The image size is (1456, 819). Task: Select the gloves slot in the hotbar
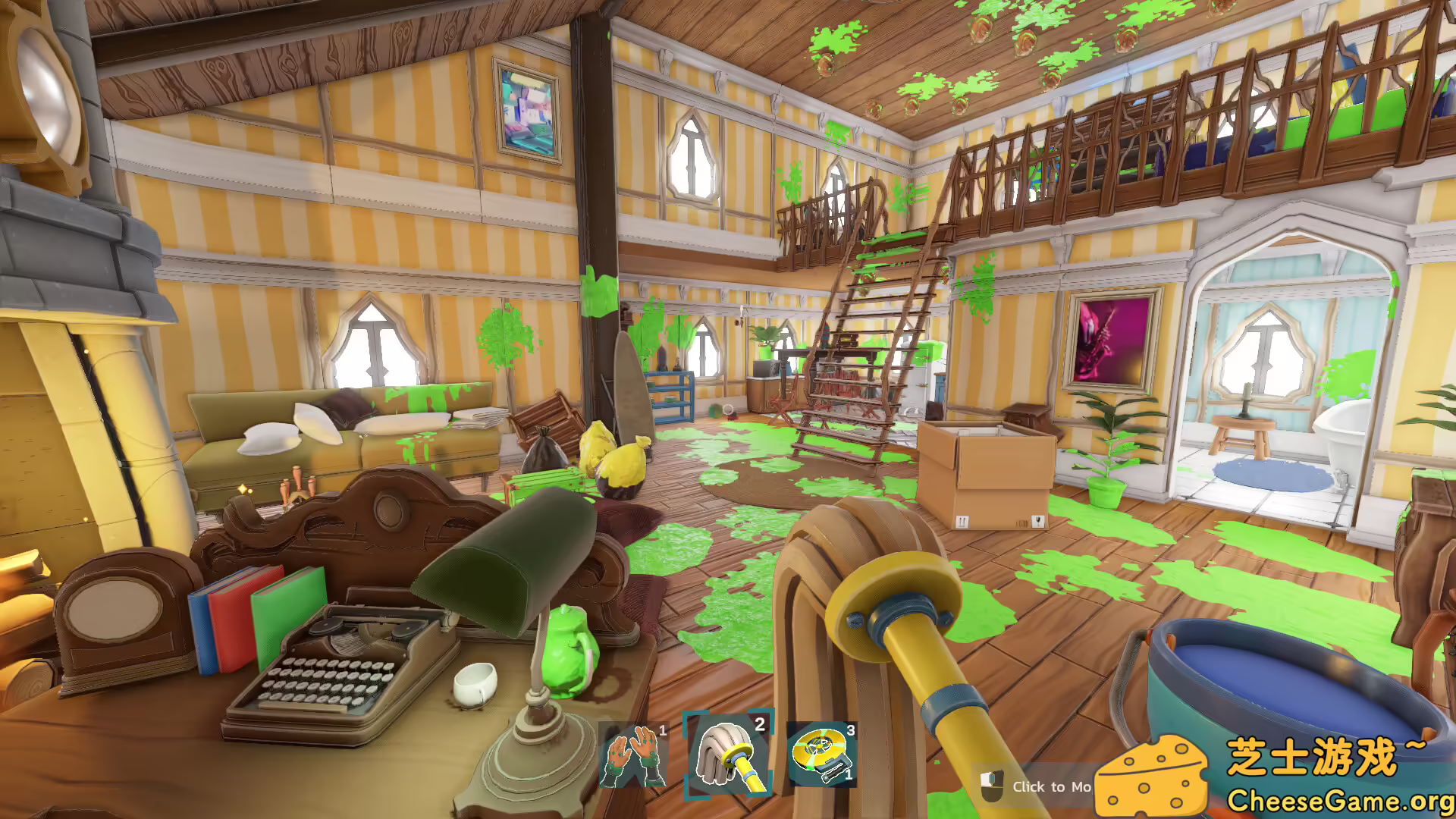pyautogui.click(x=634, y=756)
